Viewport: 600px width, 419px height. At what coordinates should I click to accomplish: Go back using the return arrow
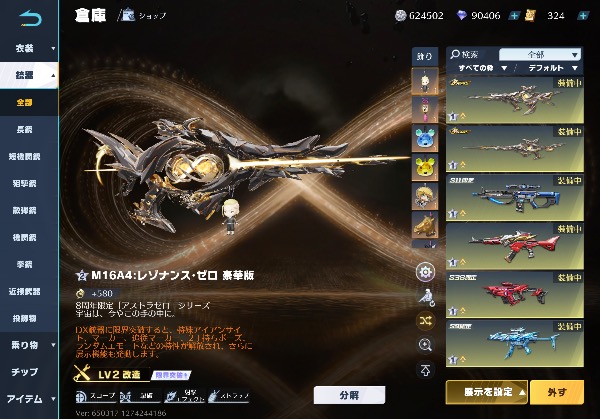[x=30, y=17]
